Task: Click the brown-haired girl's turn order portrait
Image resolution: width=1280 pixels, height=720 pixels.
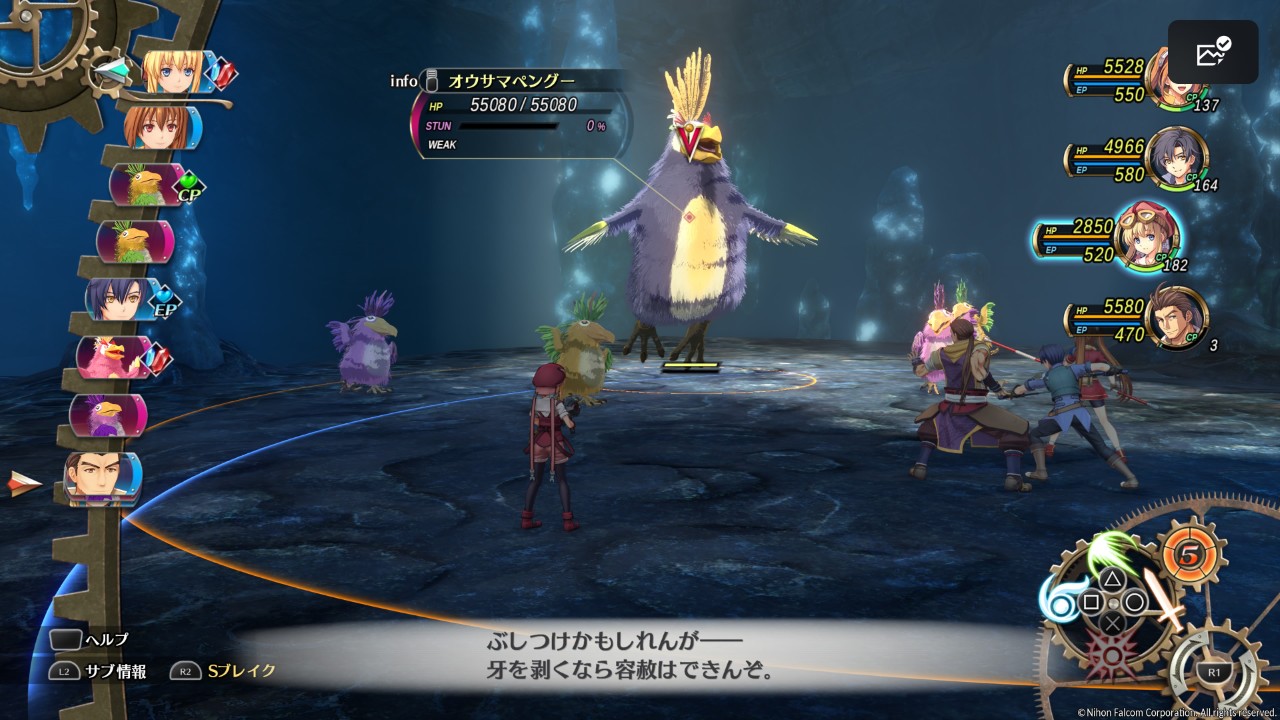Action: click(158, 128)
